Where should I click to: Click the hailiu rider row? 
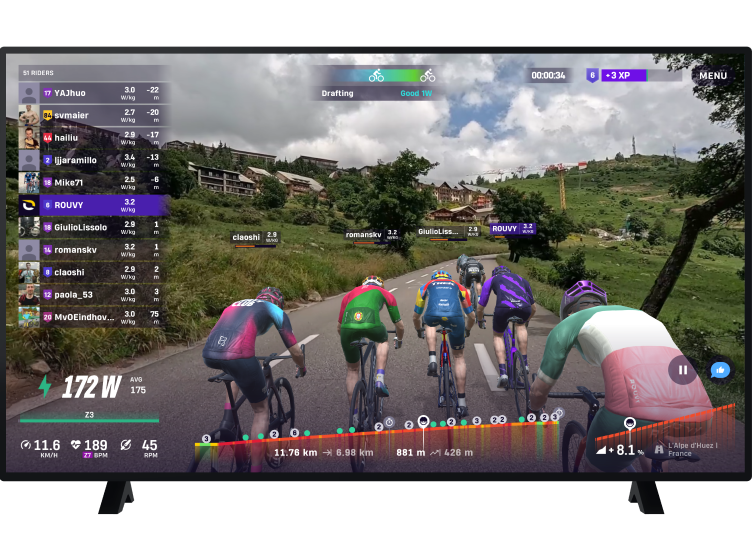coord(91,137)
